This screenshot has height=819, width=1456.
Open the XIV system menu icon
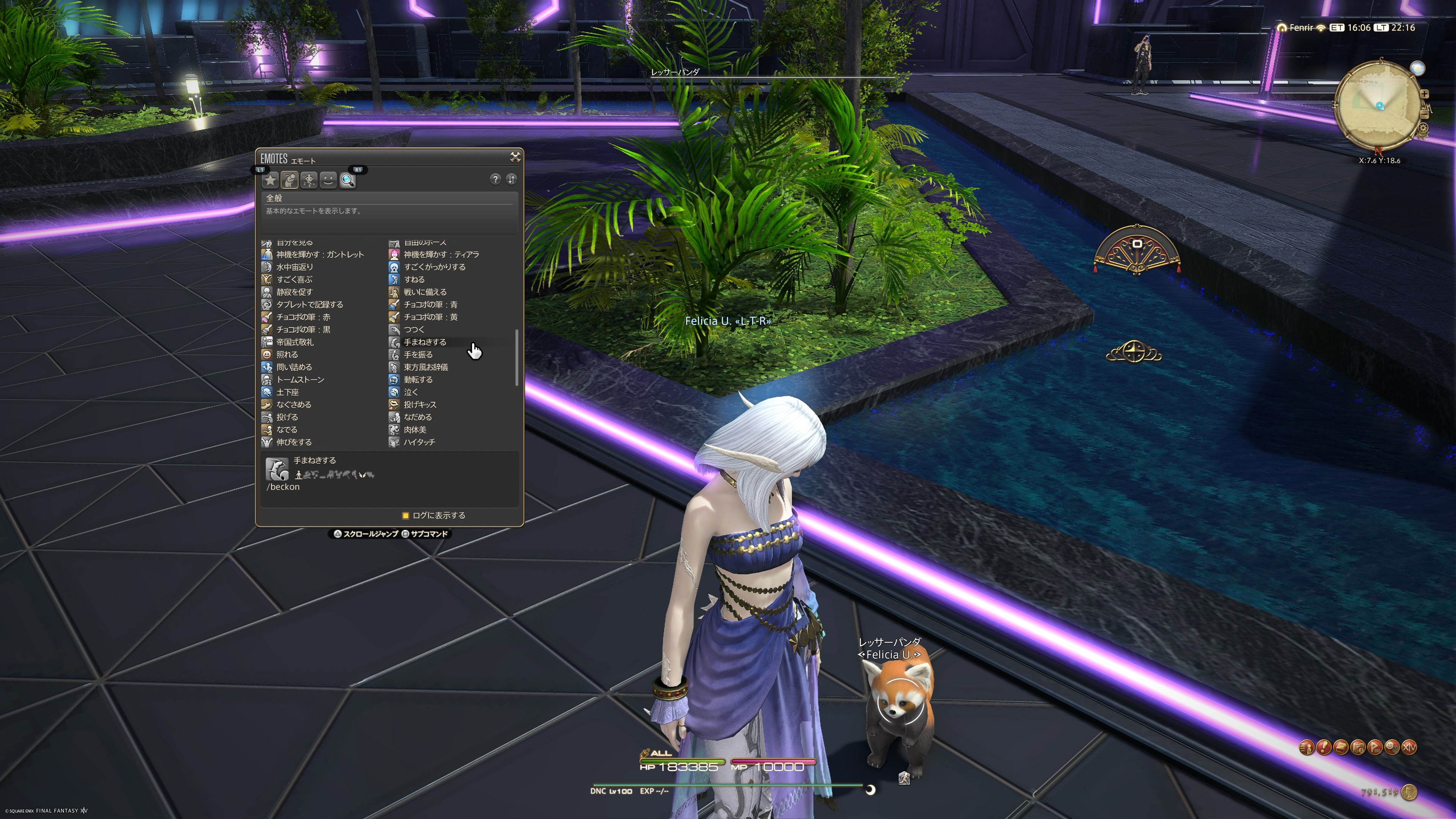pos(1409,747)
